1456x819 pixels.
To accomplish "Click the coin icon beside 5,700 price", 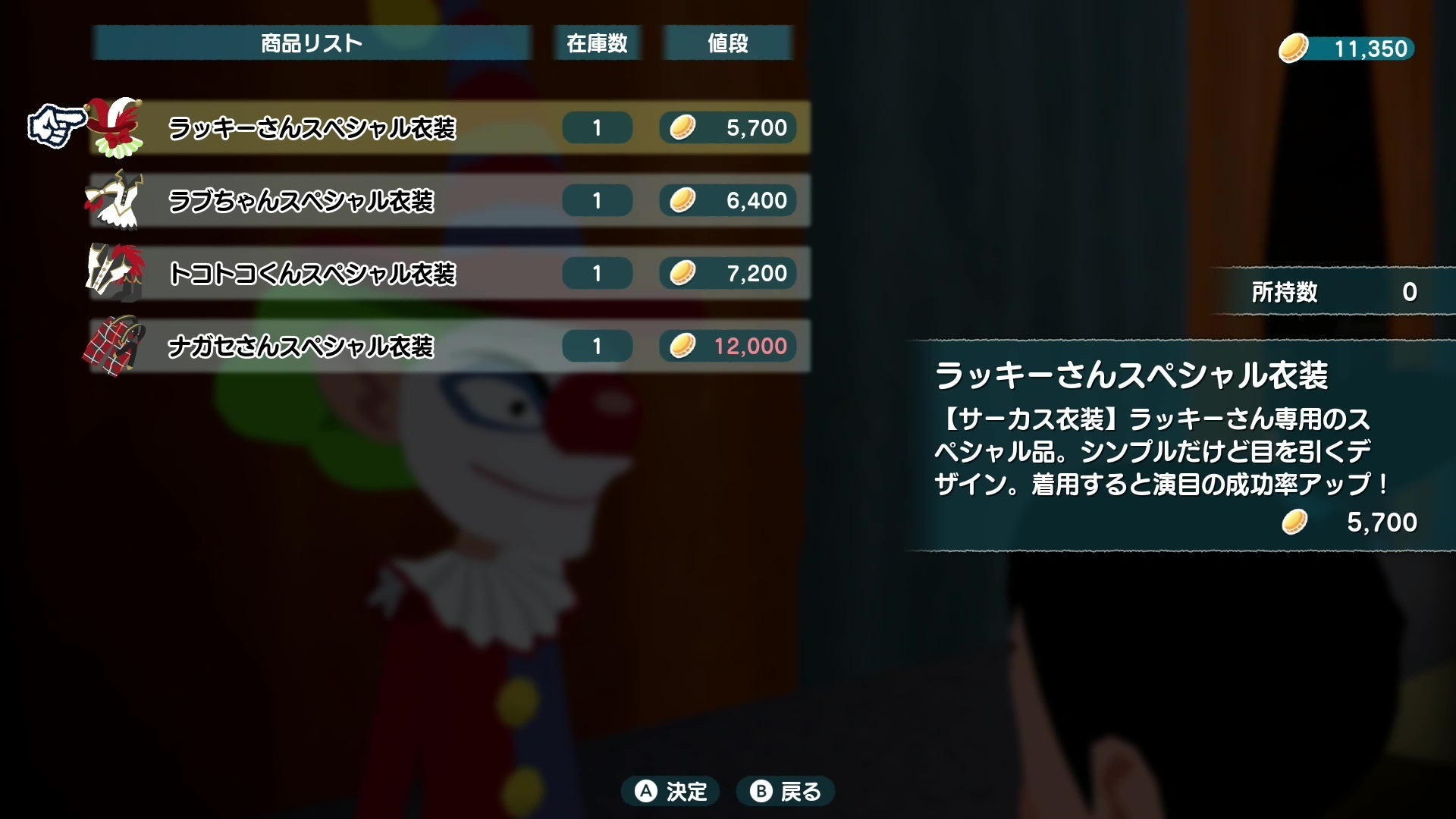I will pos(683,127).
